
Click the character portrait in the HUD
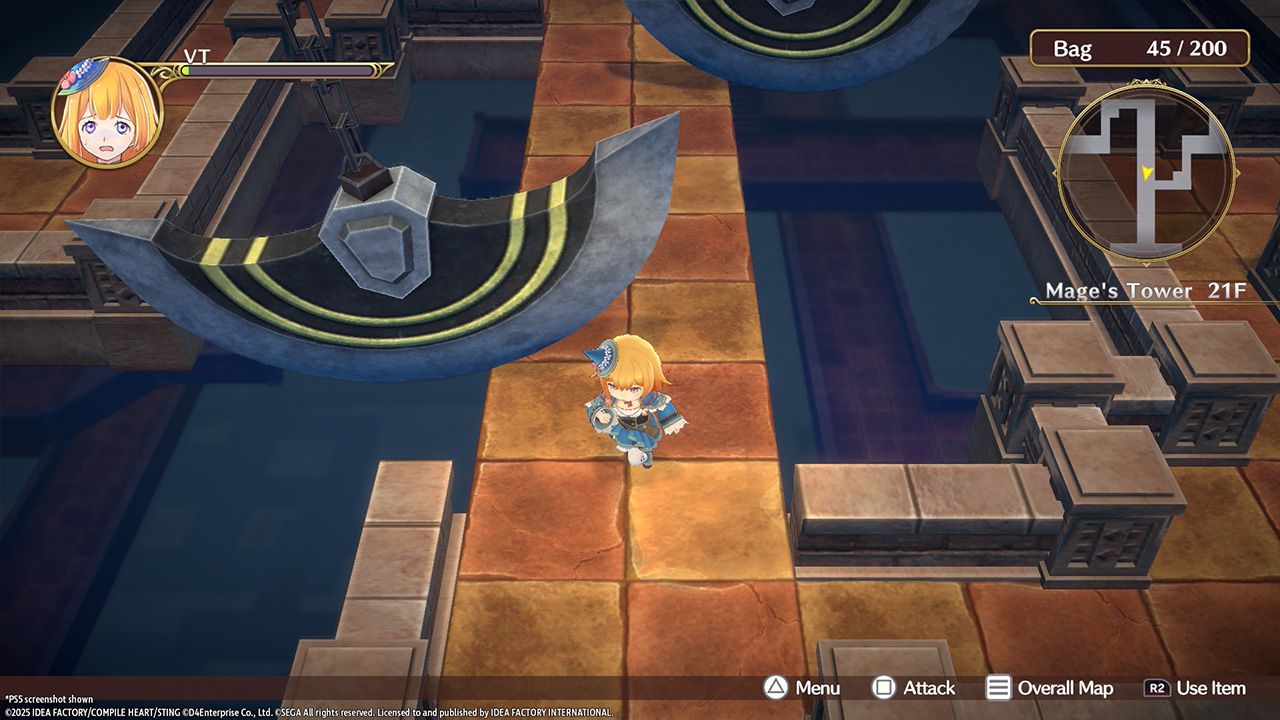pyautogui.click(x=107, y=110)
